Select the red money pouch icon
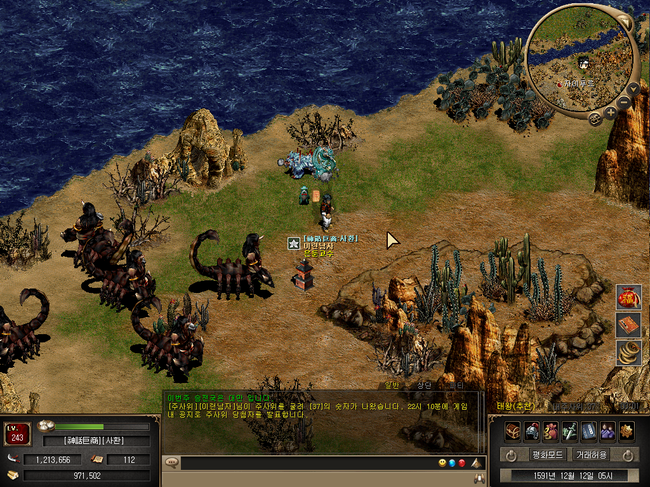The image size is (650, 487). (x=550, y=430)
